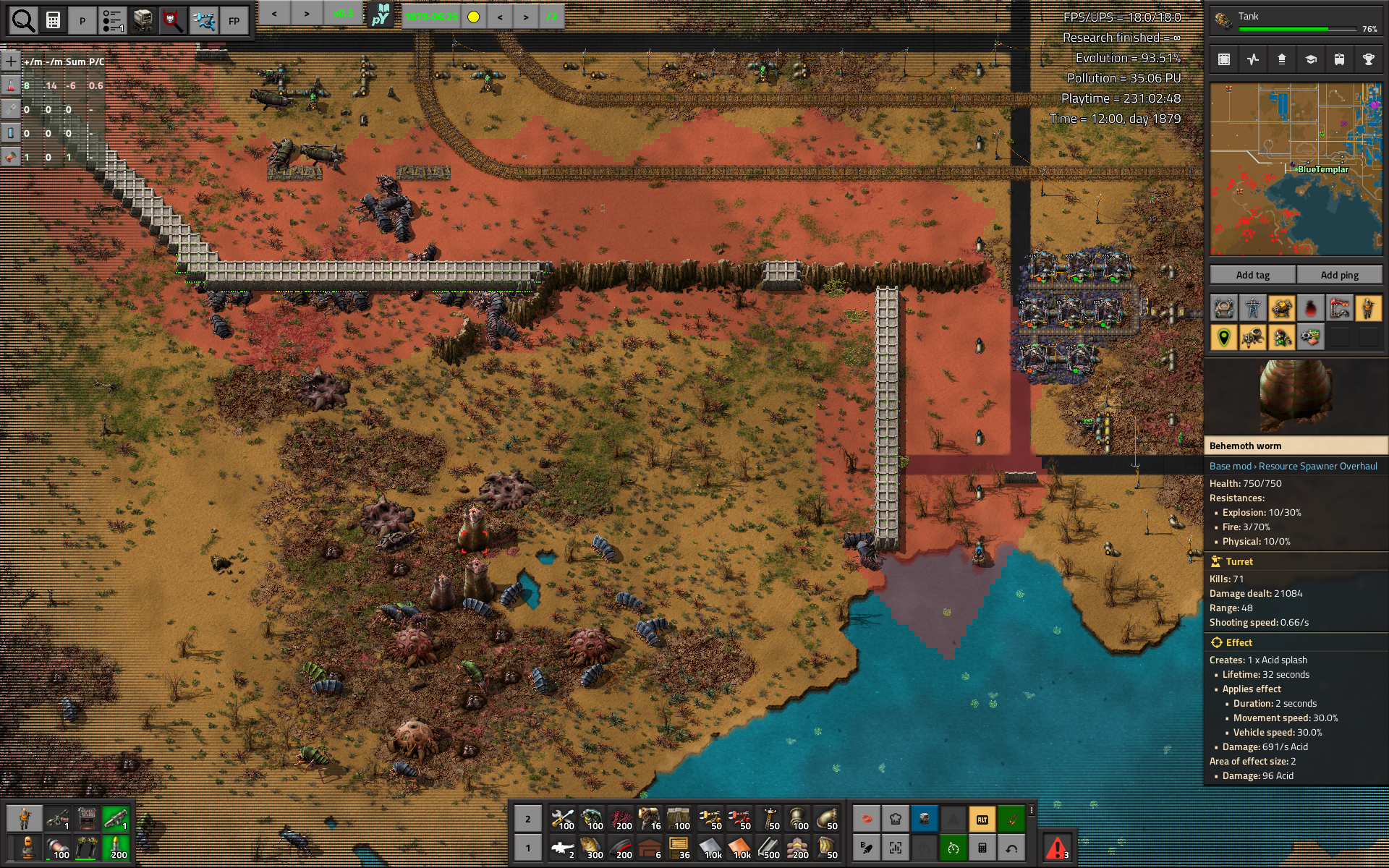Image resolution: width=1389 pixels, height=868 pixels.
Task: Toggle the green map-pin tag filter
Action: [x=1223, y=337]
